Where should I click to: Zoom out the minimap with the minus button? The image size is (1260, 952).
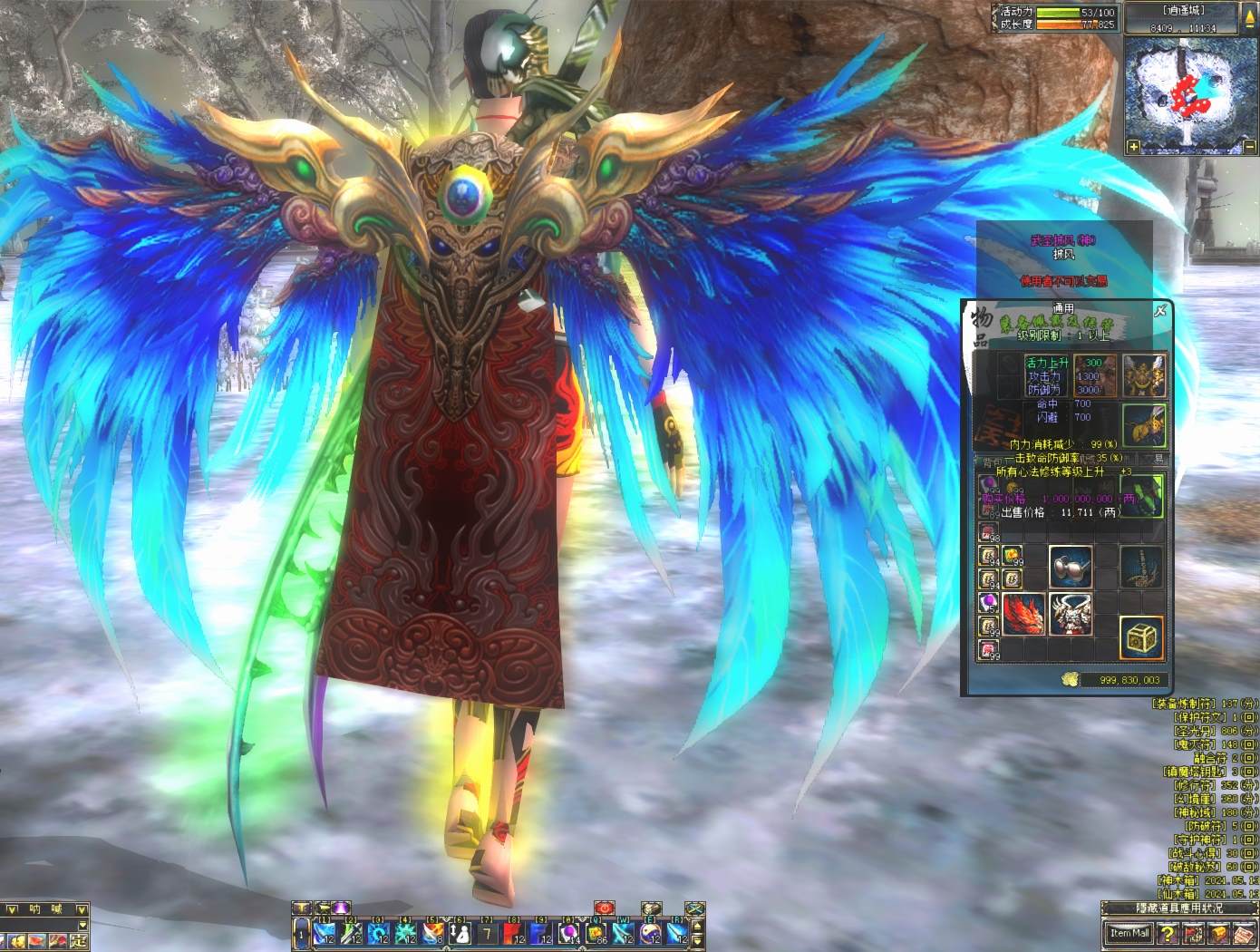1249,146
